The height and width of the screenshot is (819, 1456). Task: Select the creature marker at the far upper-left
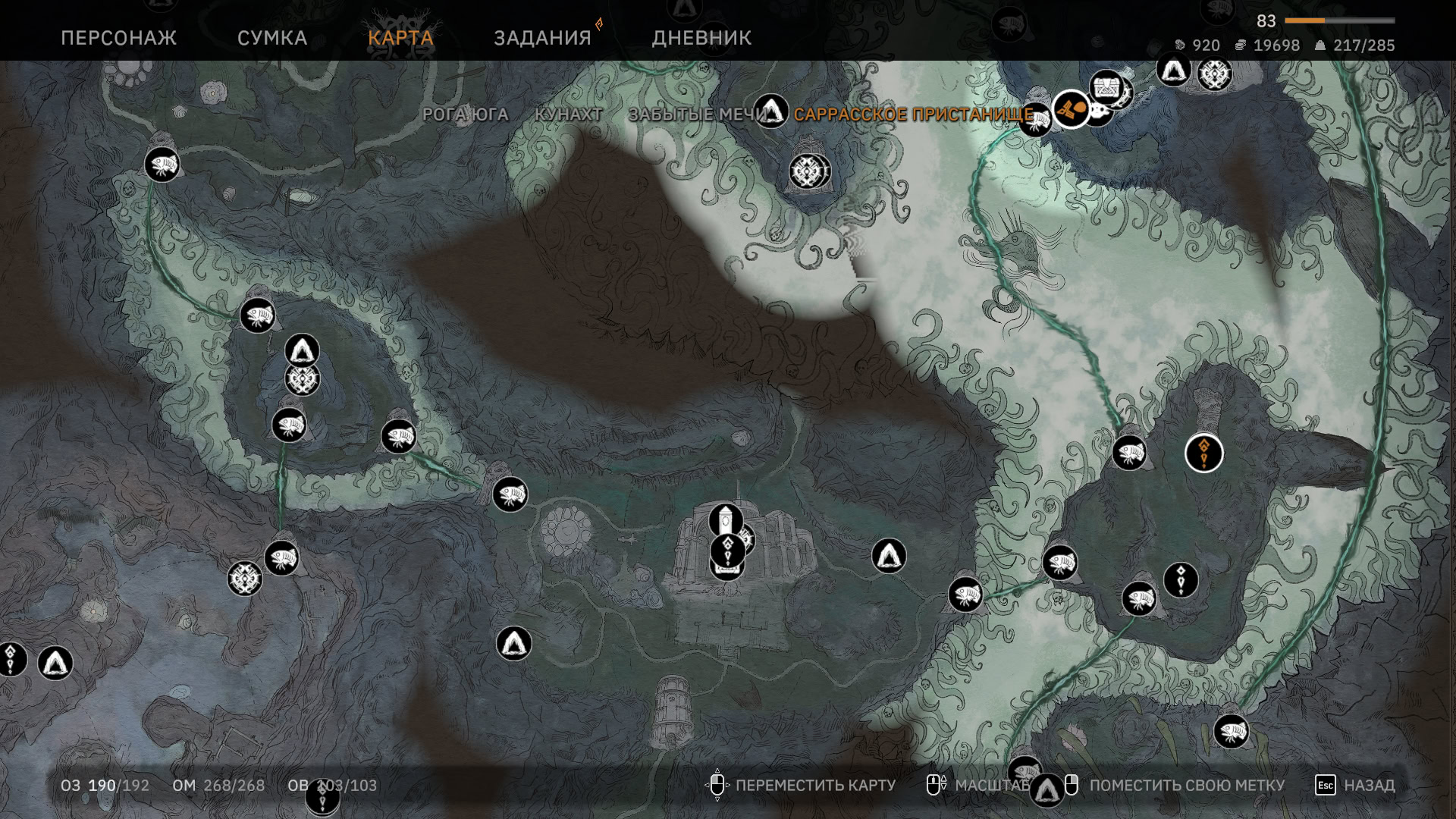tap(162, 164)
